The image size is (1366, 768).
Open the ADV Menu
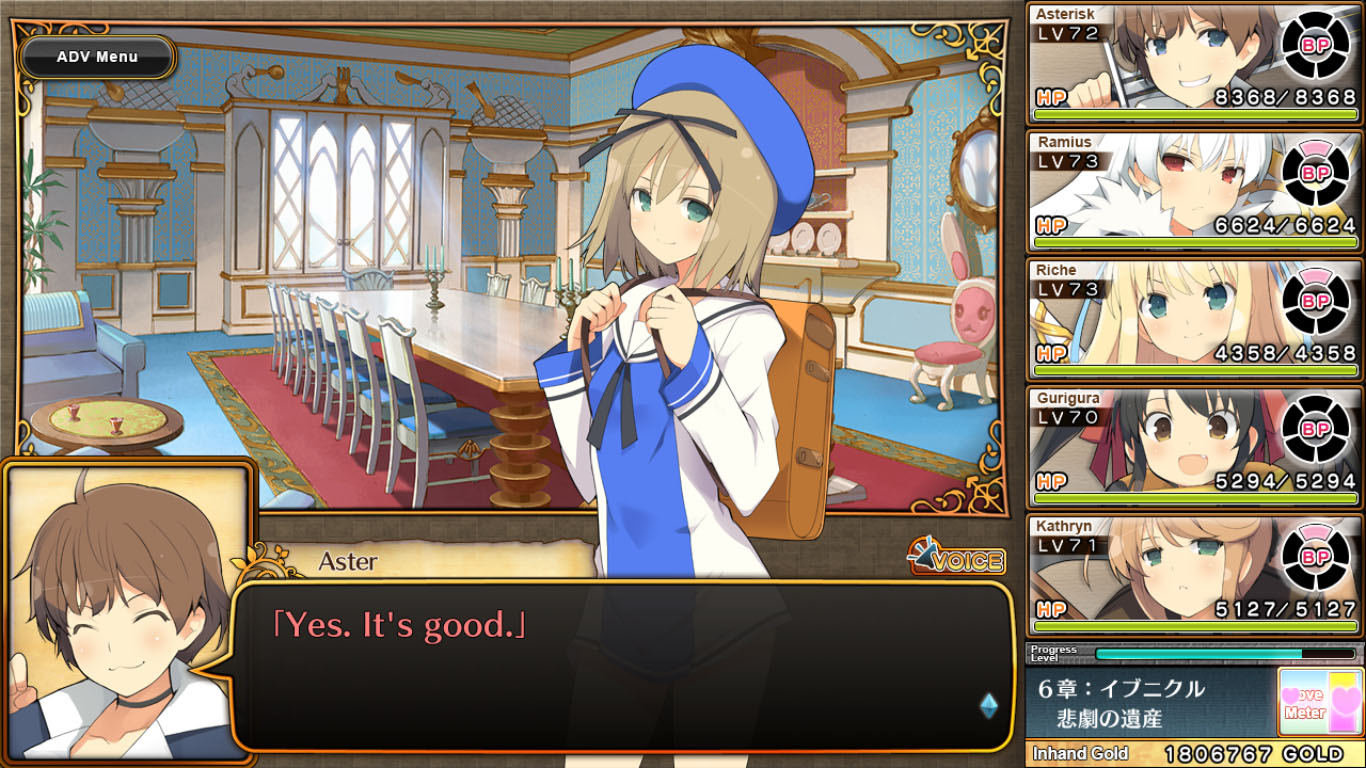coord(97,57)
